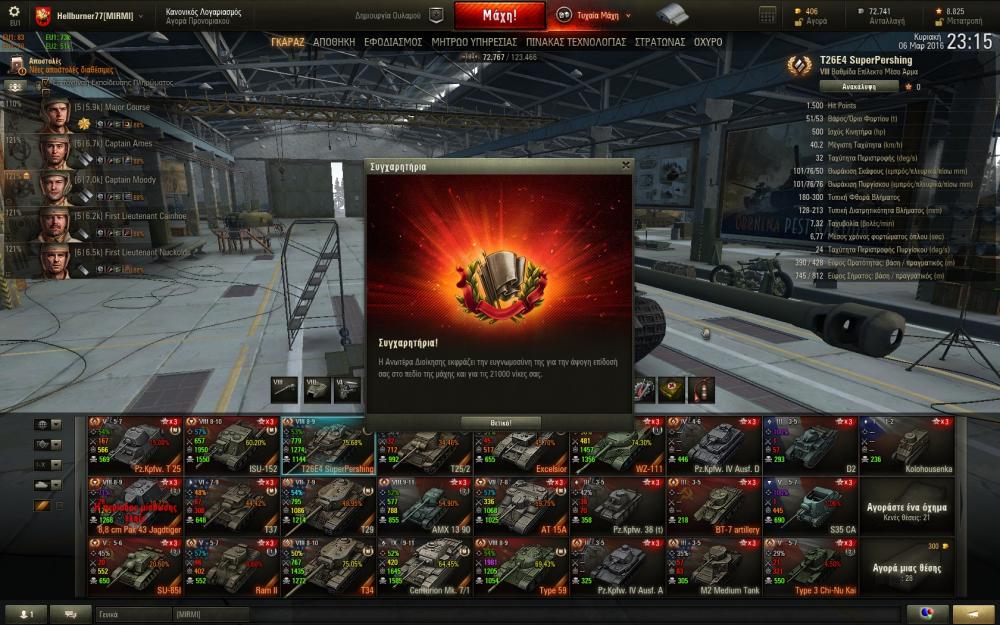The height and width of the screenshot is (625, 1000).
Task: Purchase a garage slot with Αγορά μιας θέσης
Action: coord(907,568)
